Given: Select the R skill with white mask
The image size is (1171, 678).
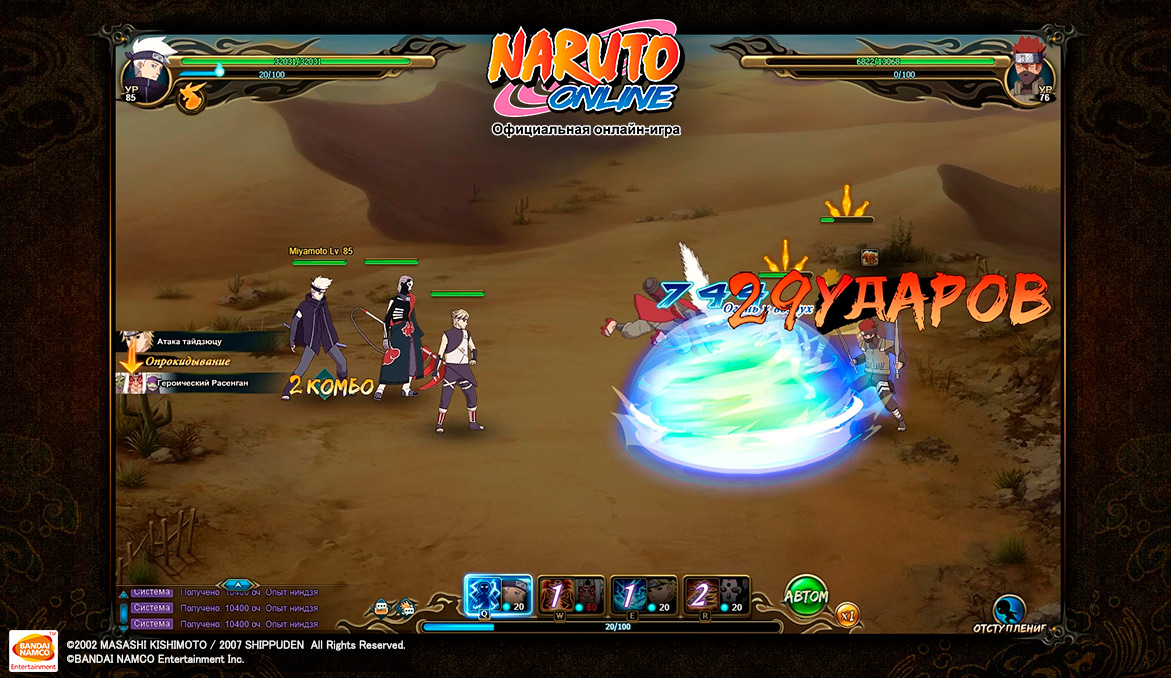Looking at the screenshot, I should [x=717, y=595].
